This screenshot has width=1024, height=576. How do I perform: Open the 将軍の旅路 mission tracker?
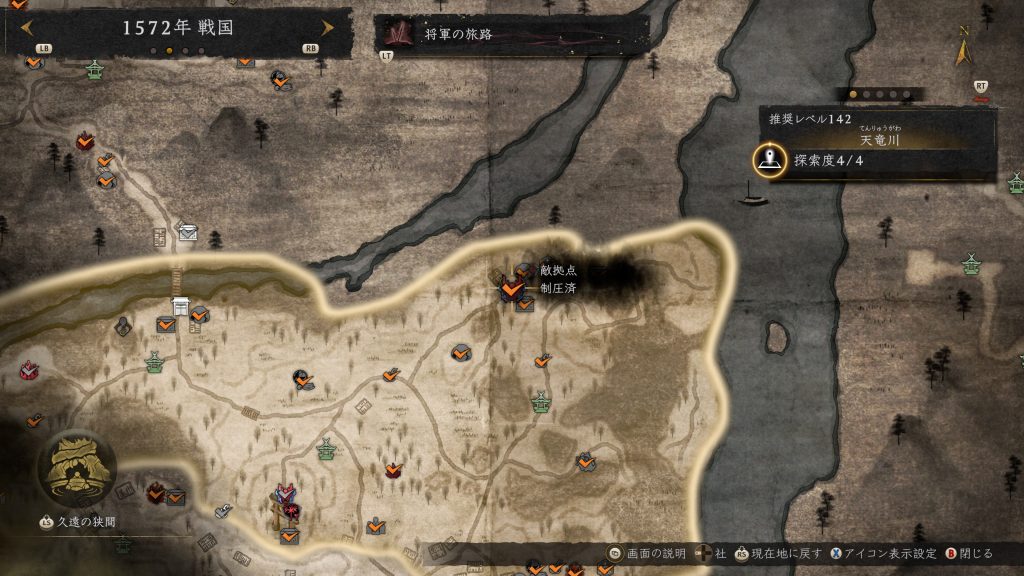click(510, 35)
